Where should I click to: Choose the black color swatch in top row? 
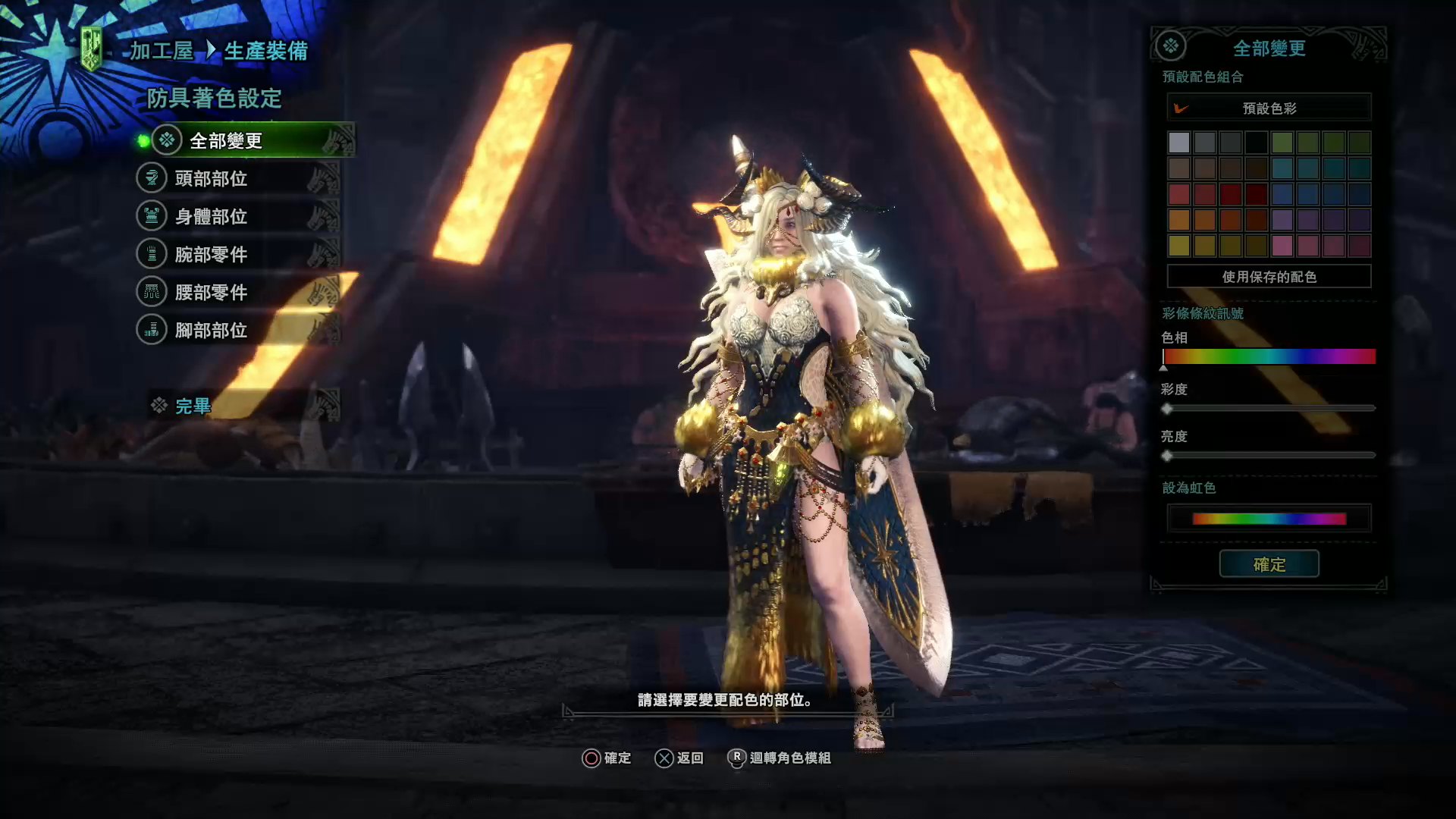(1257, 143)
